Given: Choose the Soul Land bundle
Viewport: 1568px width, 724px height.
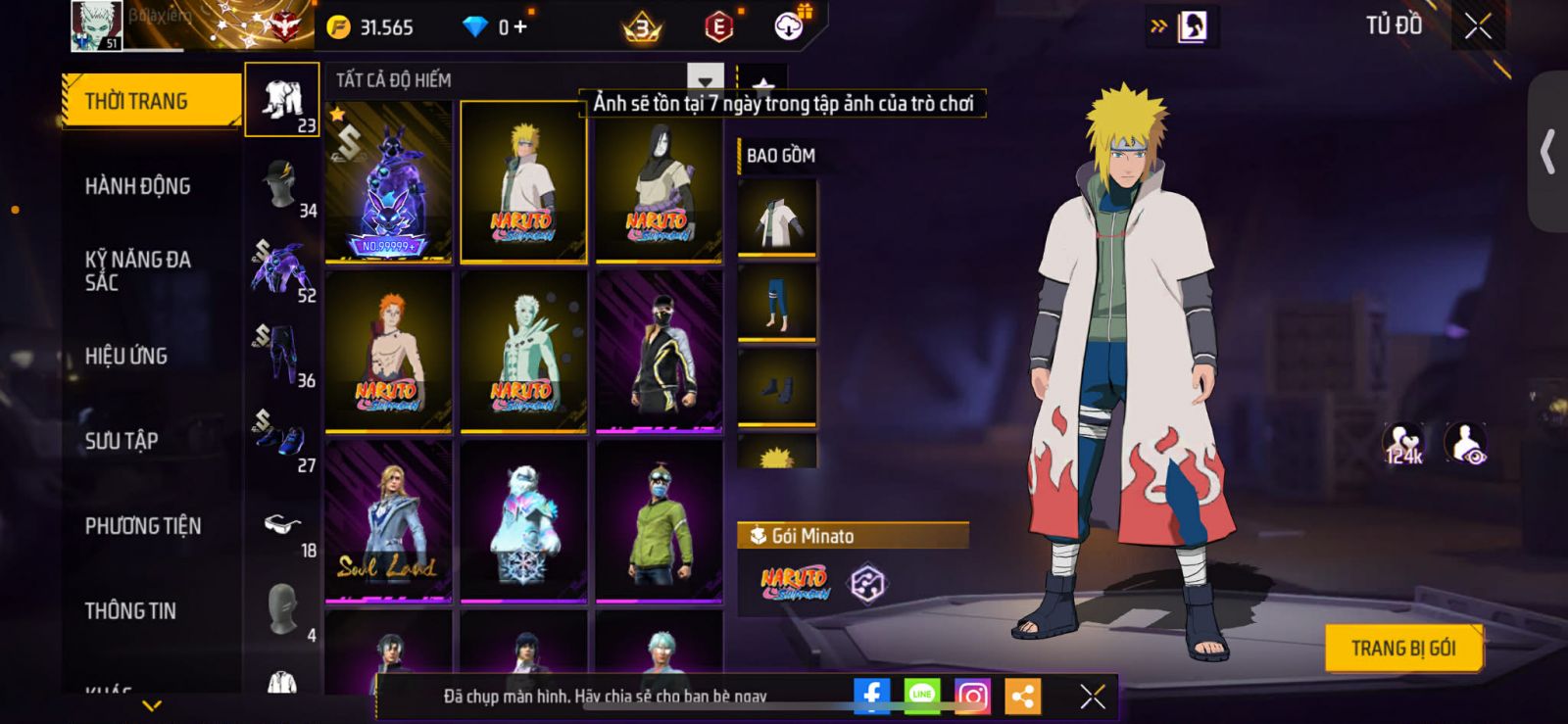Looking at the screenshot, I should pos(388,520).
